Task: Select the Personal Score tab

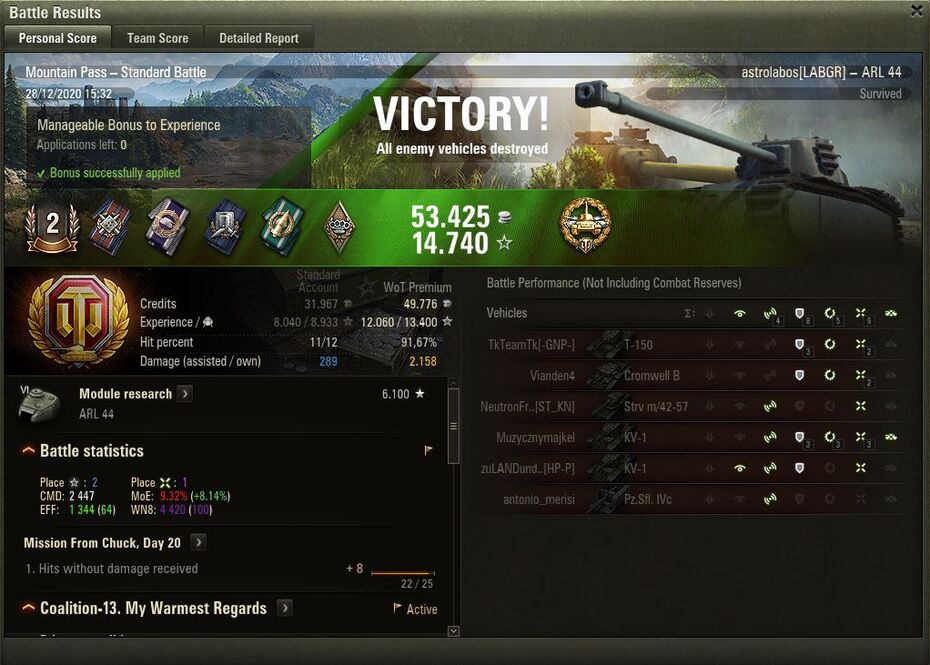Action: [58, 38]
